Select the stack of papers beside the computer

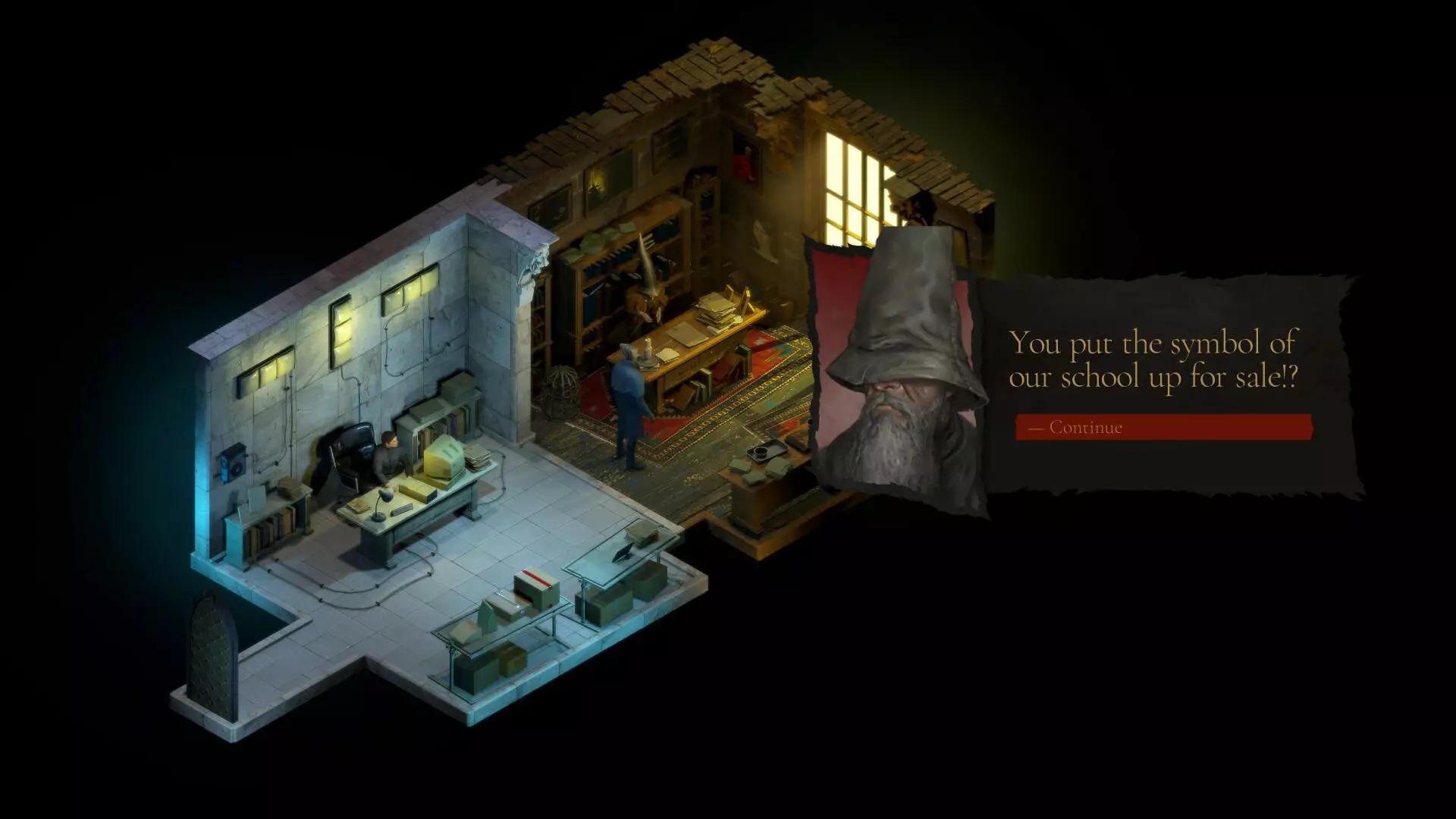click(478, 457)
